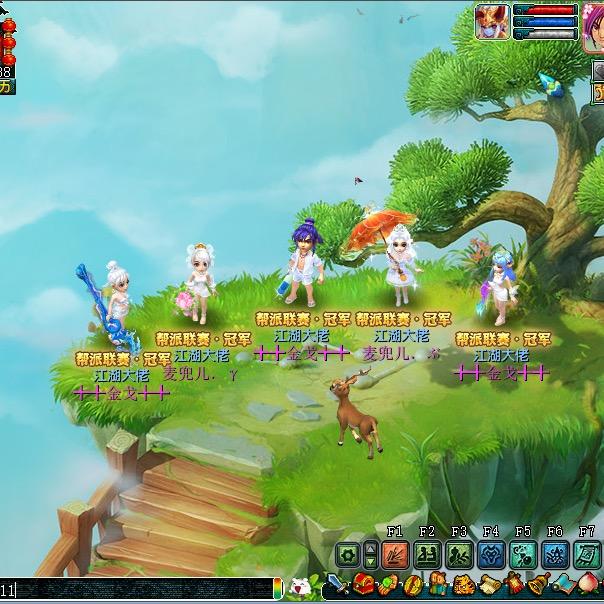Cast the blue F4 skill

pyautogui.click(x=491, y=555)
